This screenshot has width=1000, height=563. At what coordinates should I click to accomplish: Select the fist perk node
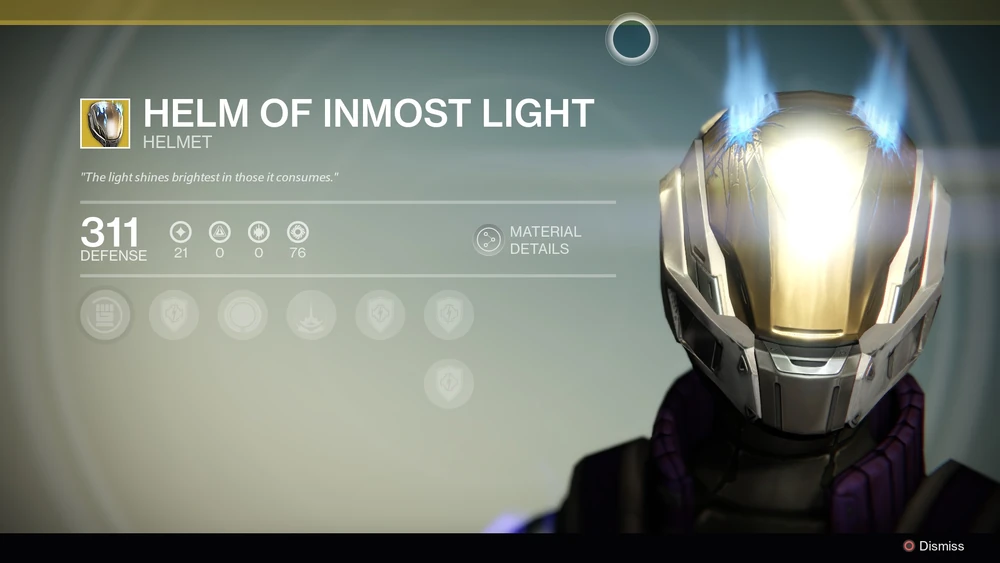point(105,315)
